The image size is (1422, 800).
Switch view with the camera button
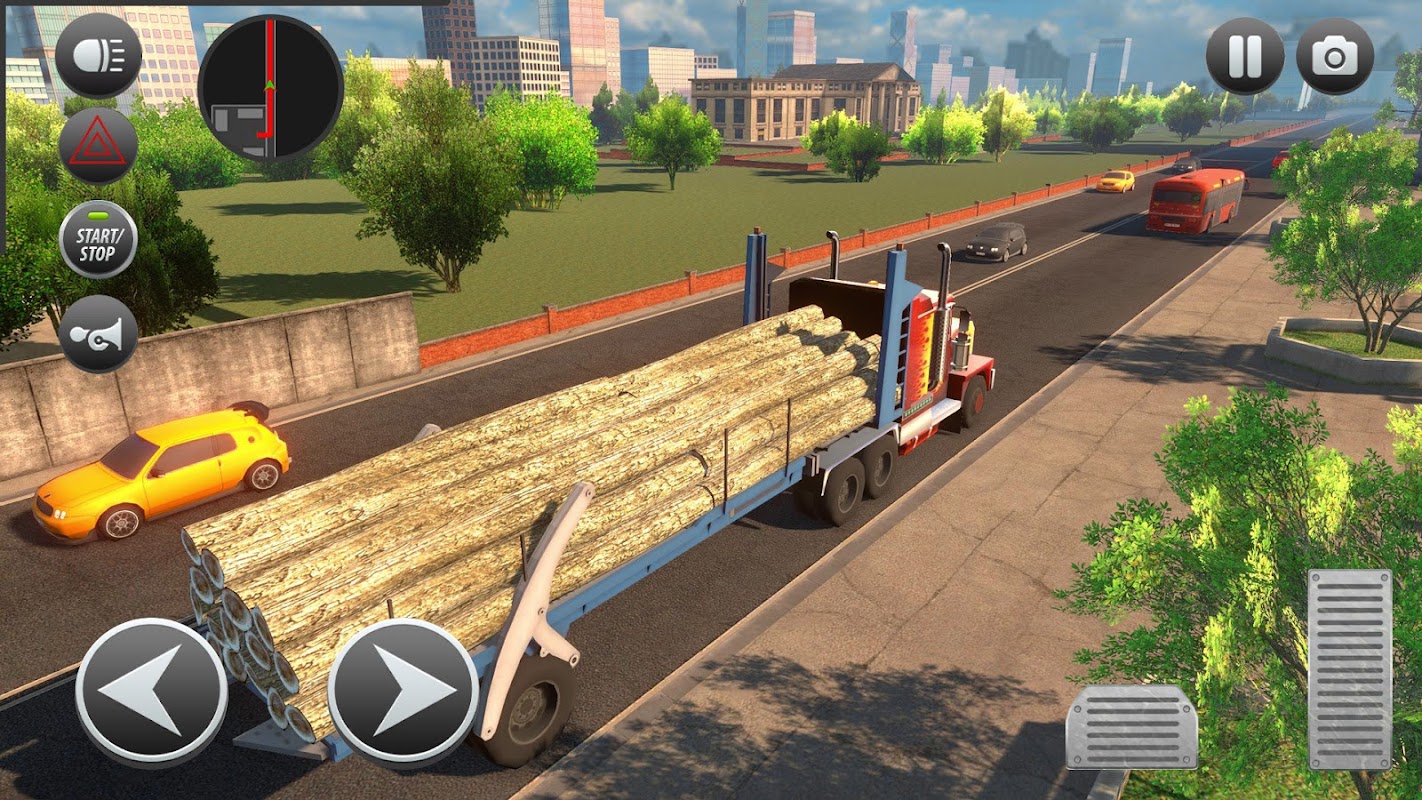click(1334, 56)
